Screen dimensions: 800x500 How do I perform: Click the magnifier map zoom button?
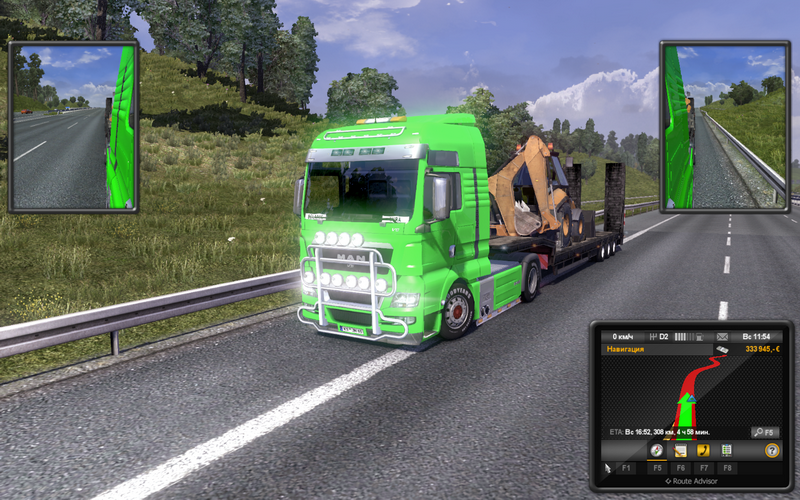point(765,432)
